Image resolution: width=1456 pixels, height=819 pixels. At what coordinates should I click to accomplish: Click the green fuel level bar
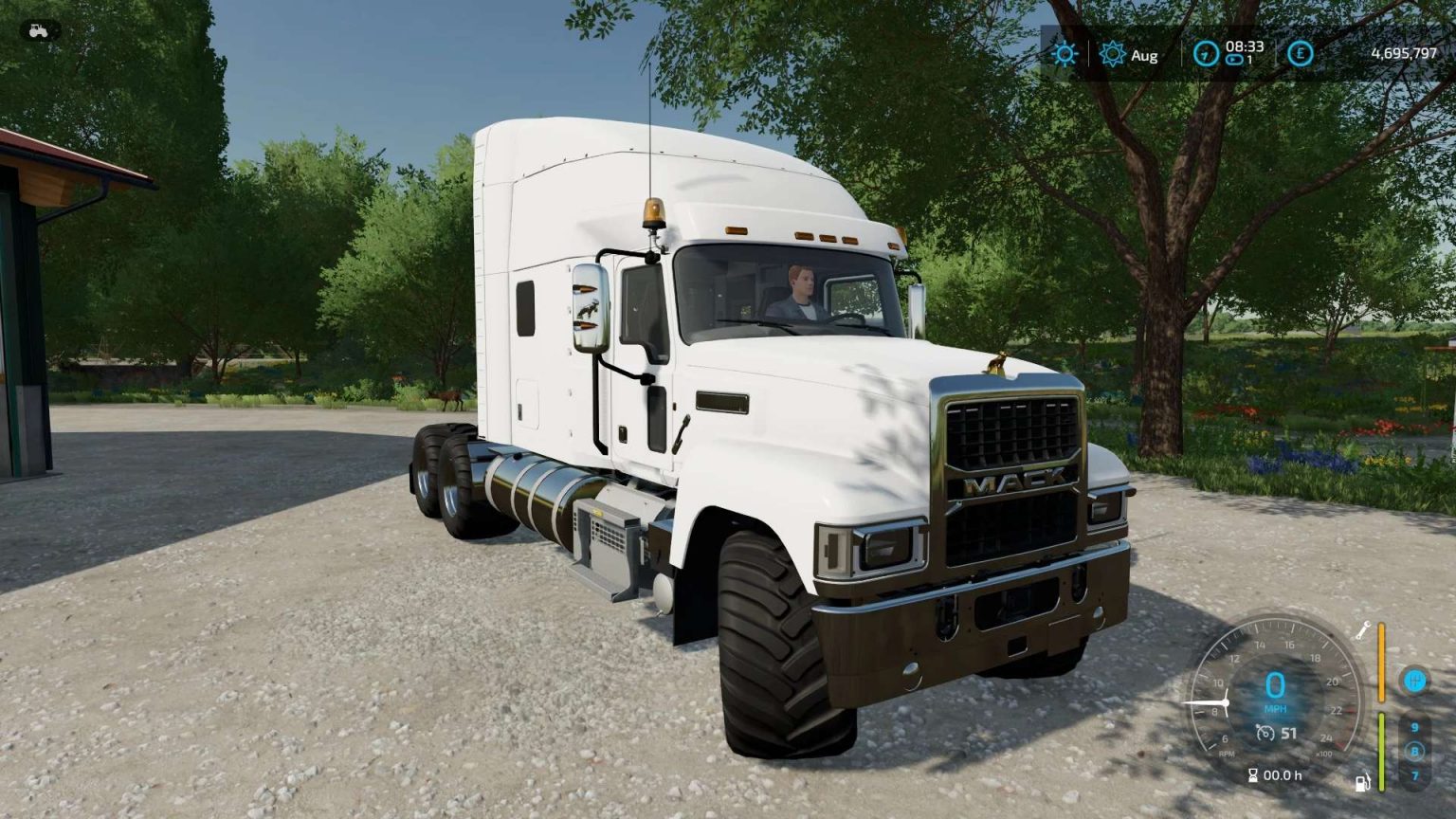pyautogui.click(x=1381, y=752)
